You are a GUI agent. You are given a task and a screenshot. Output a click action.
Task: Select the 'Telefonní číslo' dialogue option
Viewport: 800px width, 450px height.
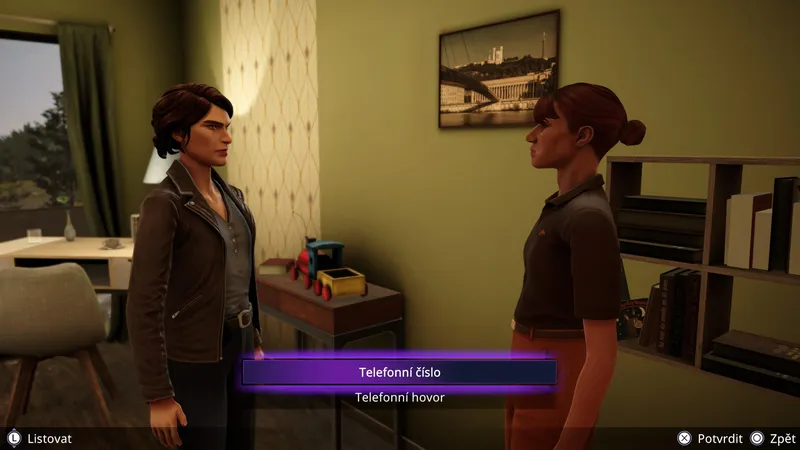[399, 372]
